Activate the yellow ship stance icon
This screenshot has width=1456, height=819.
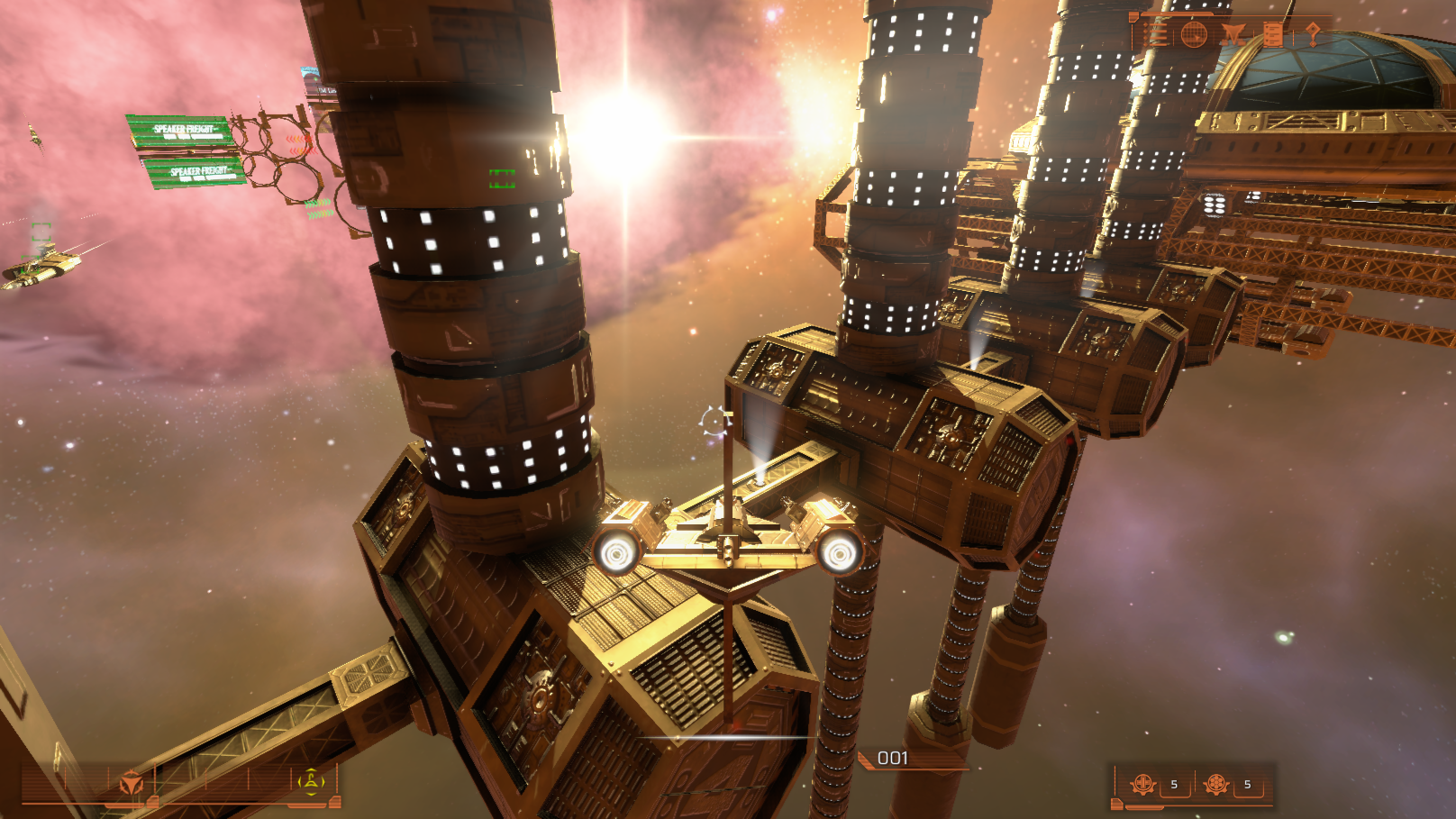pyautogui.click(x=311, y=782)
